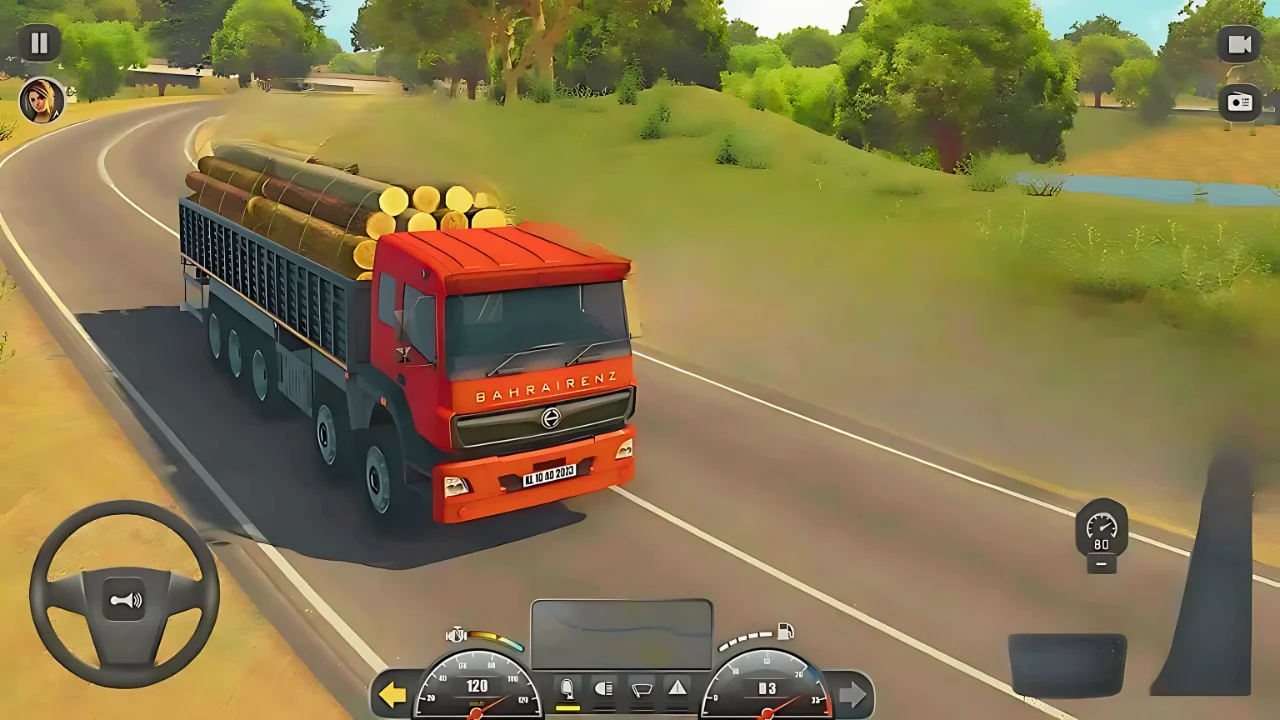Open the camera view switcher
The image size is (1280, 720).
tap(1240, 43)
